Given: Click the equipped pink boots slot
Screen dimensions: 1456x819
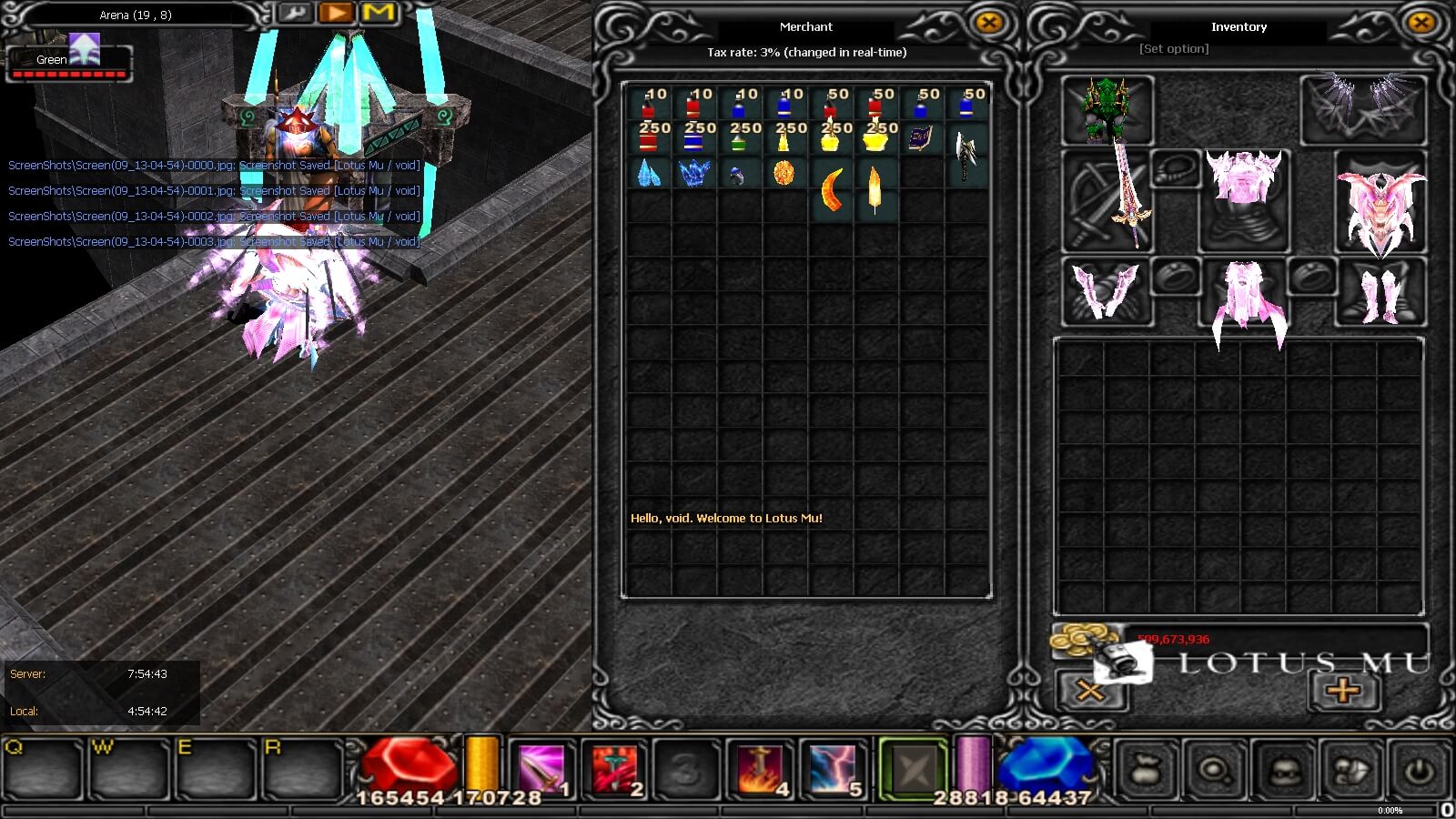Looking at the screenshot, I should tap(1380, 291).
